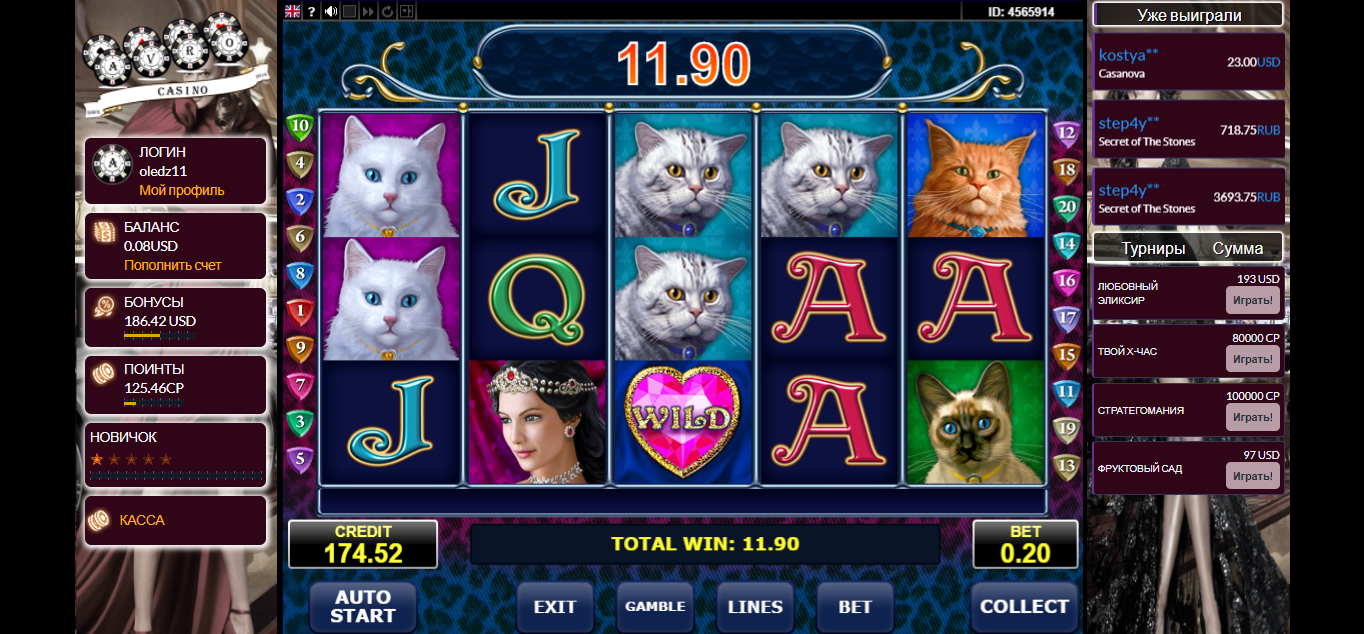The image size is (1364, 634).
Task: Toggle the sound speaker icon
Action: click(x=331, y=11)
